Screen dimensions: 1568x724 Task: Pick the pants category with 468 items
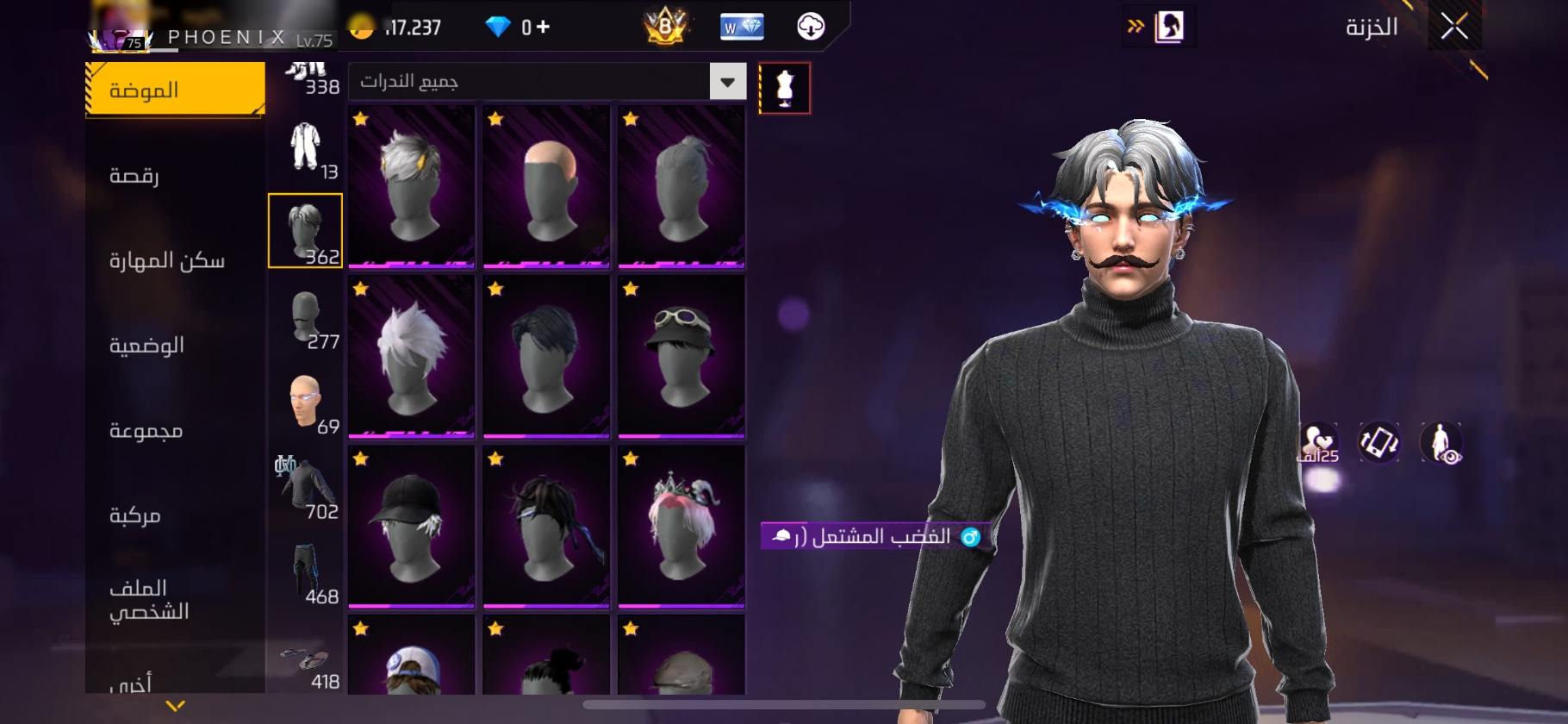click(x=306, y=572)
